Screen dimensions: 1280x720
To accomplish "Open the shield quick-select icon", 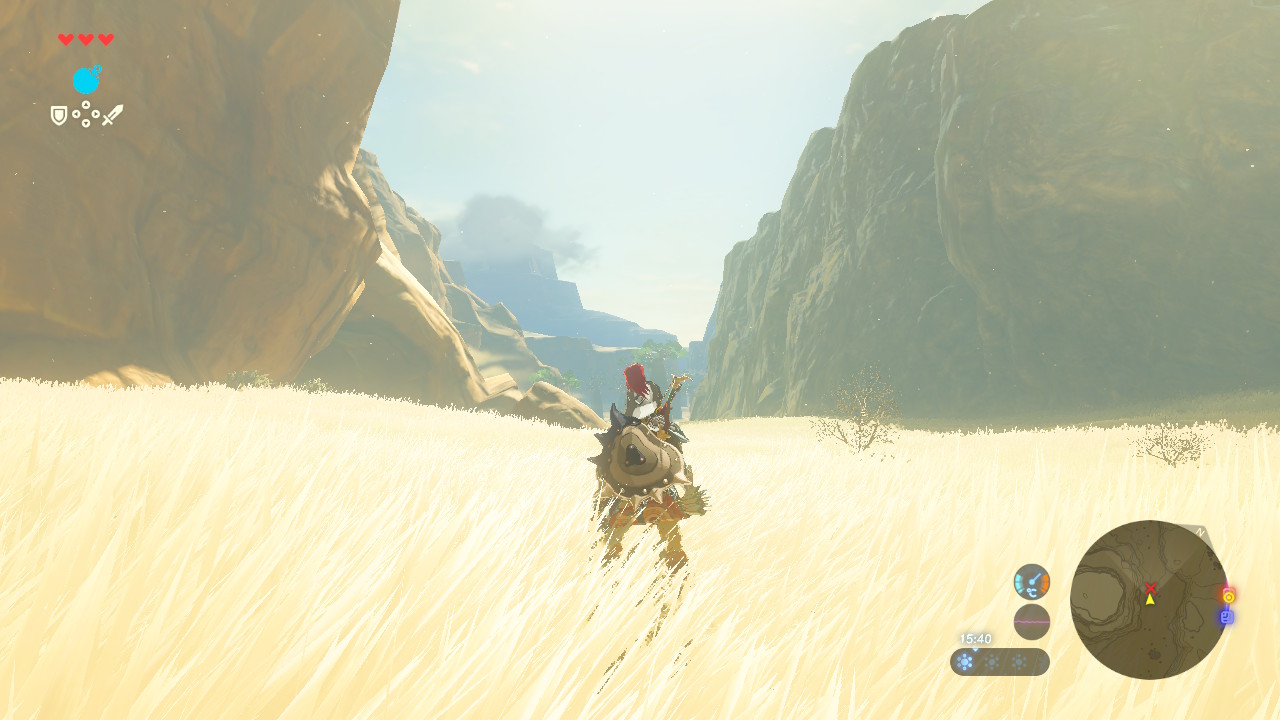I will (x=59, y=116).
